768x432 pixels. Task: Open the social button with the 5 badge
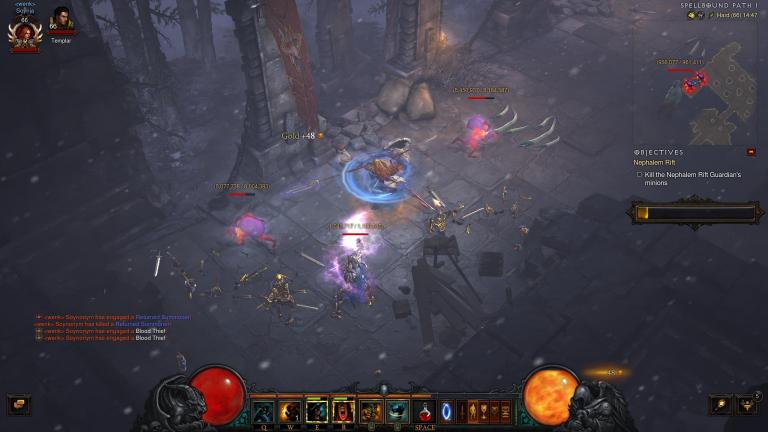(x=746, y=403)
